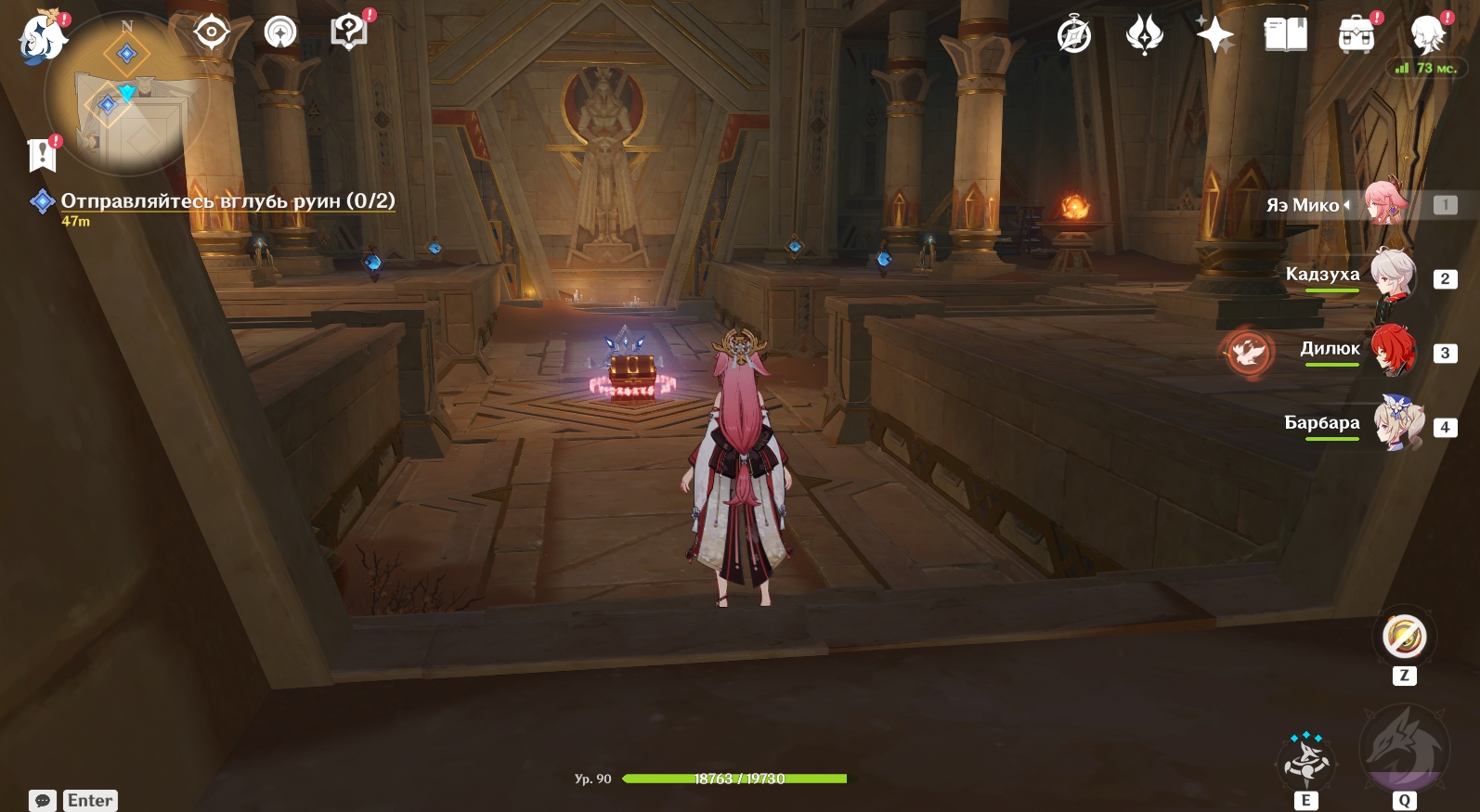Select the tracked quest objective text

coord(227,200)
